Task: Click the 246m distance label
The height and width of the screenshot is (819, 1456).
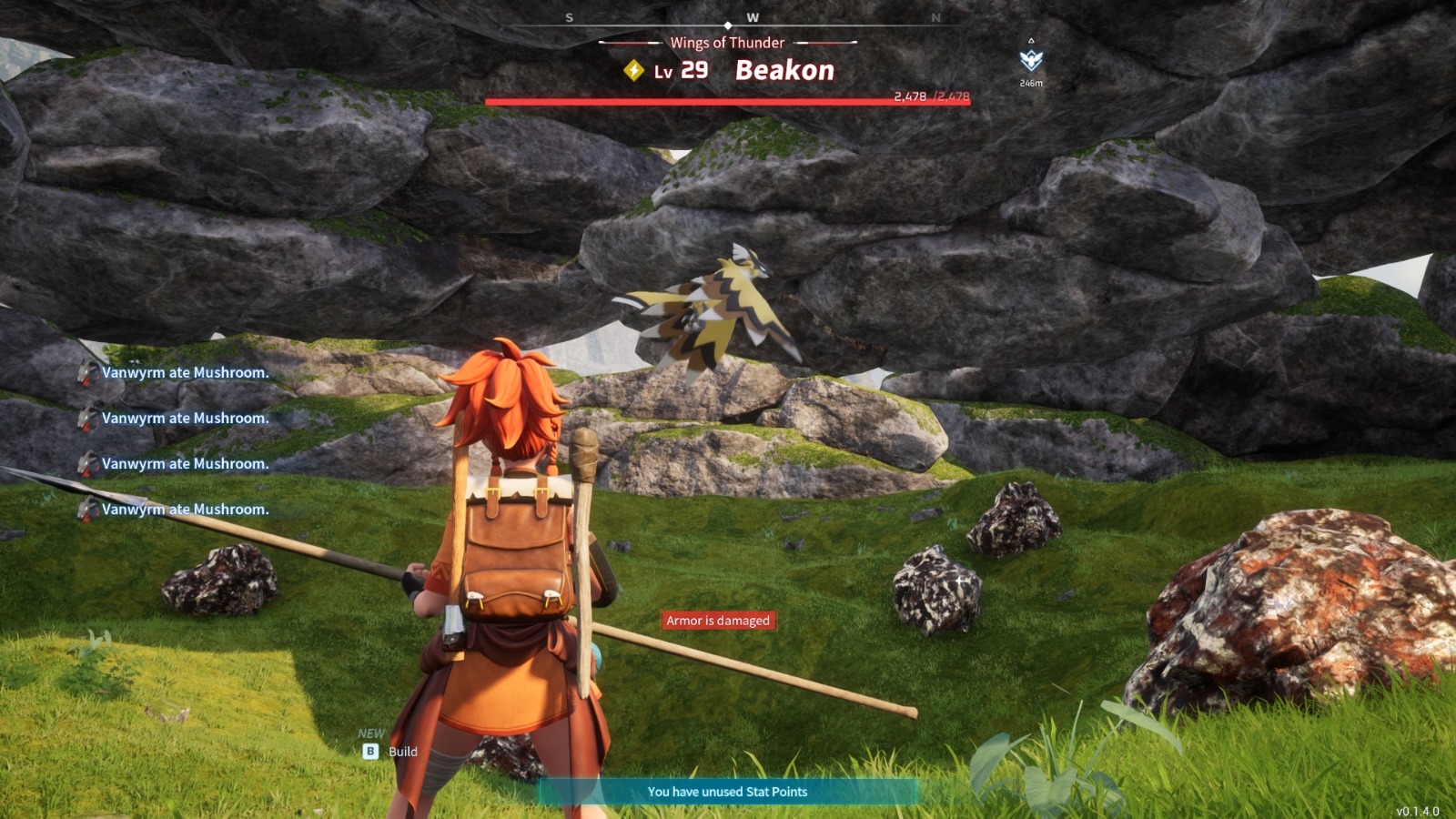Action: (1029, 81)
